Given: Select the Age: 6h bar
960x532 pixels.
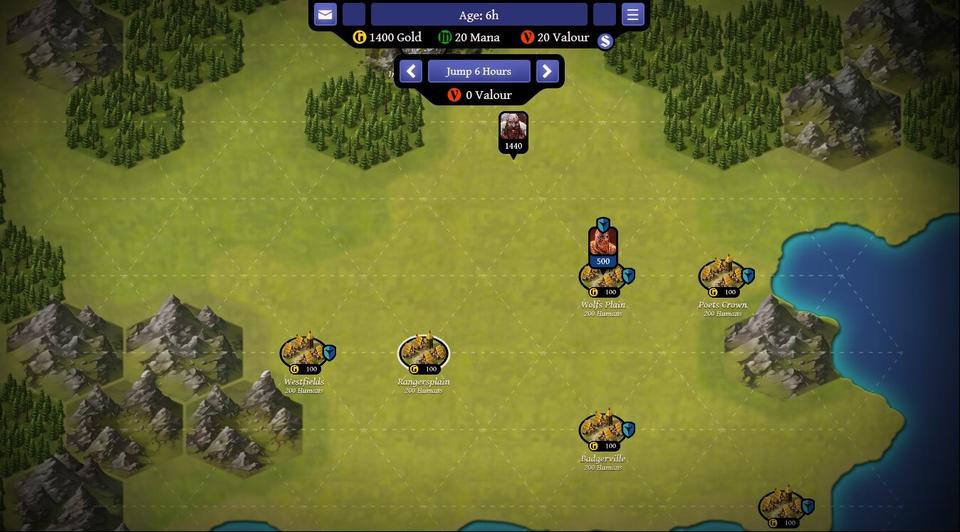Looking at the screenshot, I should [x=478, y=15].
